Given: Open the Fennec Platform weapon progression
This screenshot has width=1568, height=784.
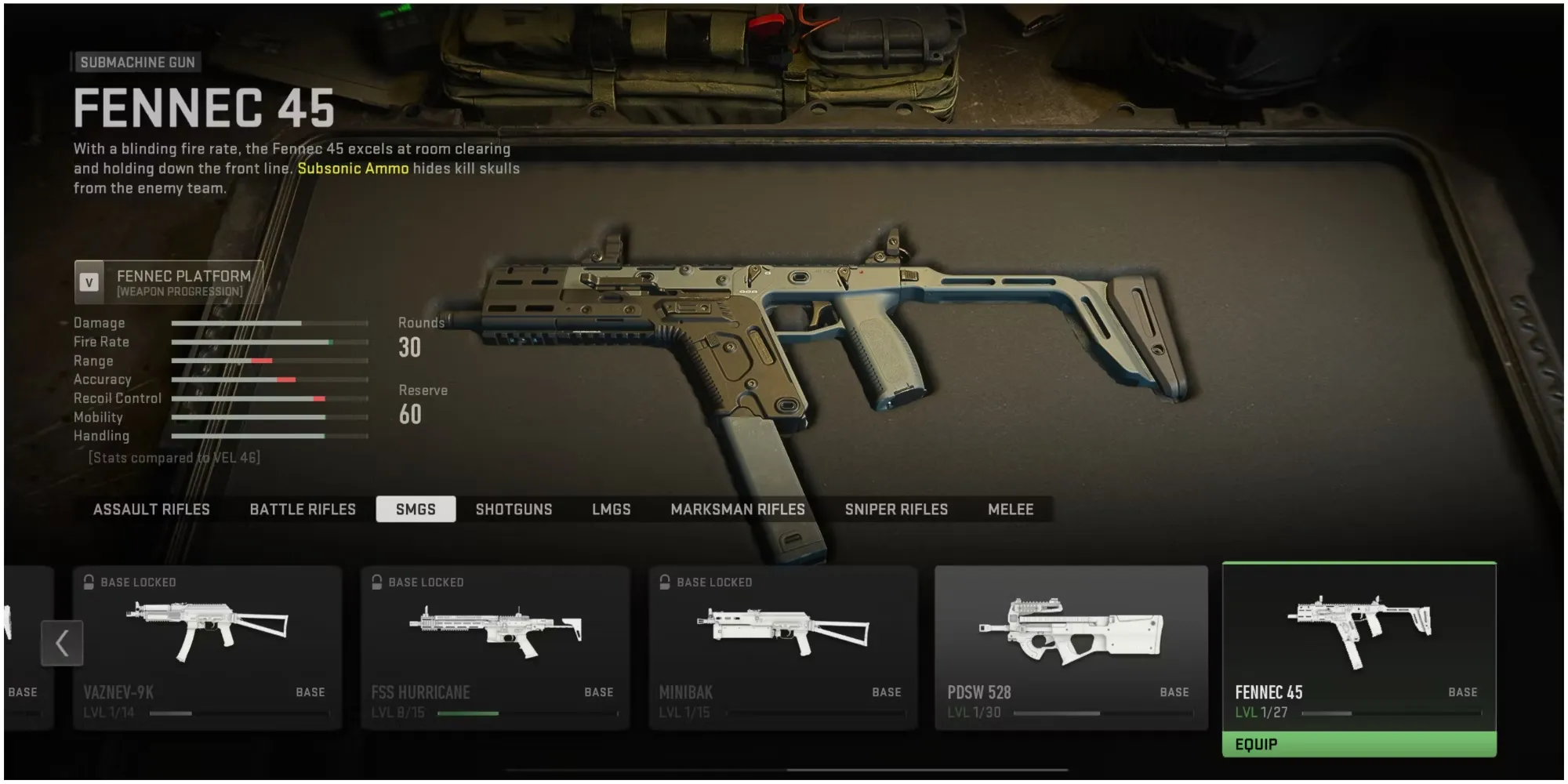Looking at the screenshot, I should point(169,282).
